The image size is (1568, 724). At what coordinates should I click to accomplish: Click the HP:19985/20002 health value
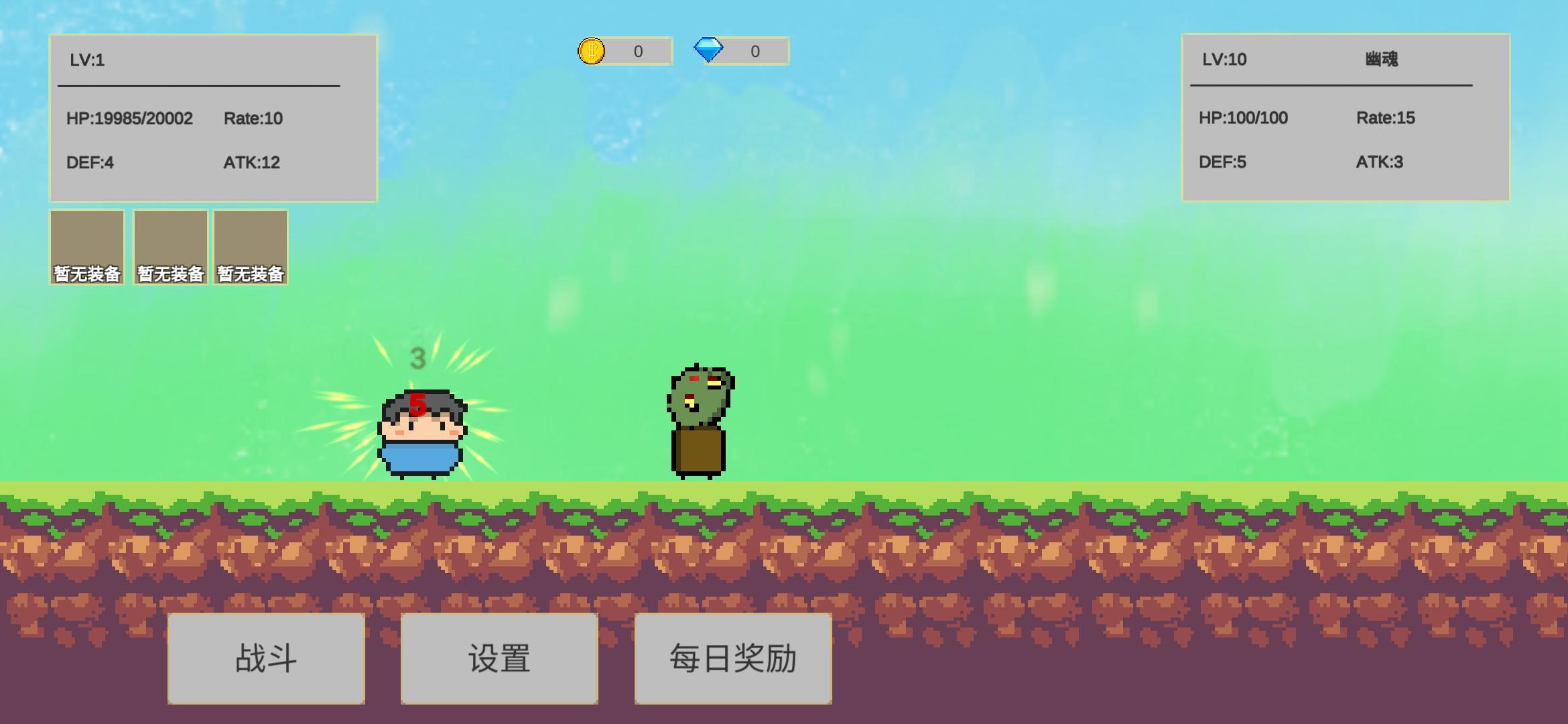(129, 118)
